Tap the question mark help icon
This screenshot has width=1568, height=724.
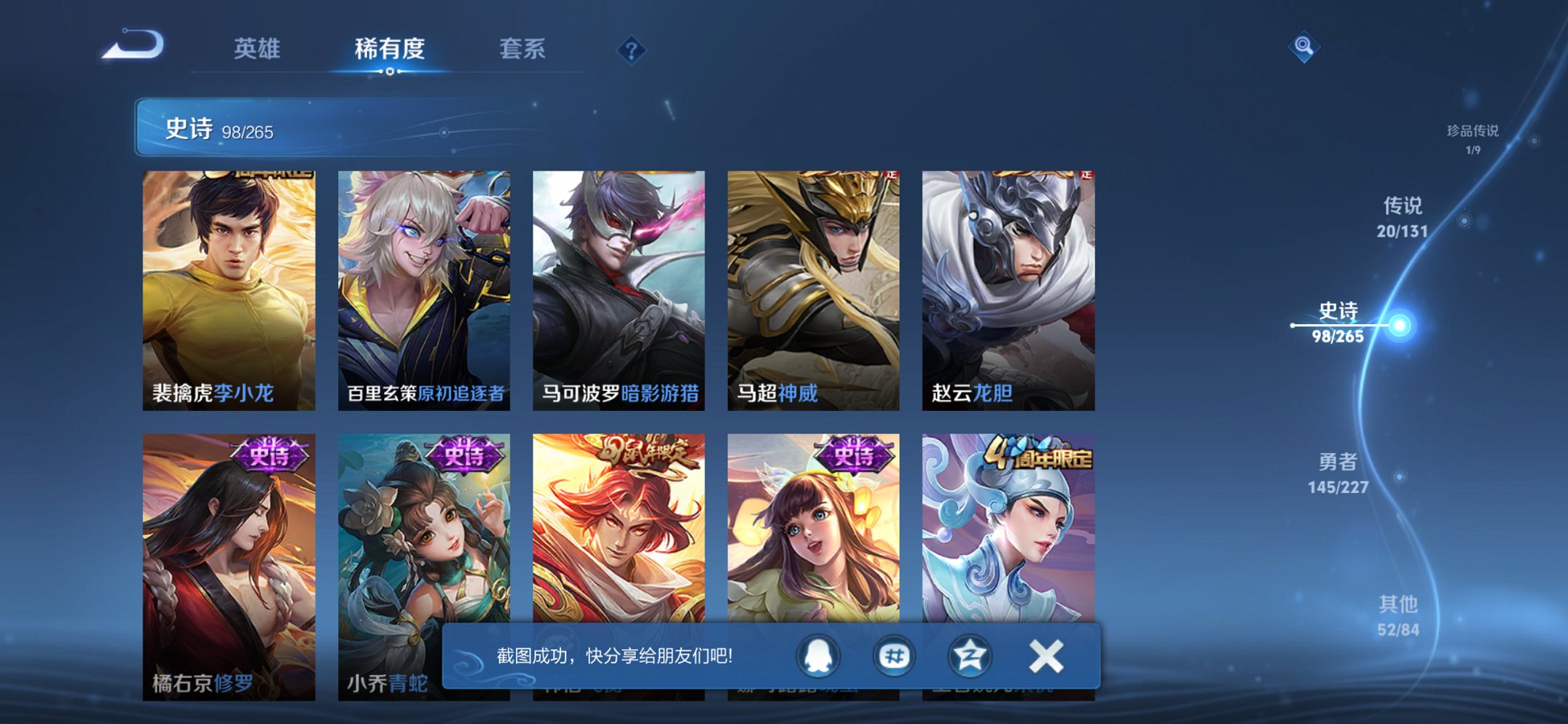point(631,50)
